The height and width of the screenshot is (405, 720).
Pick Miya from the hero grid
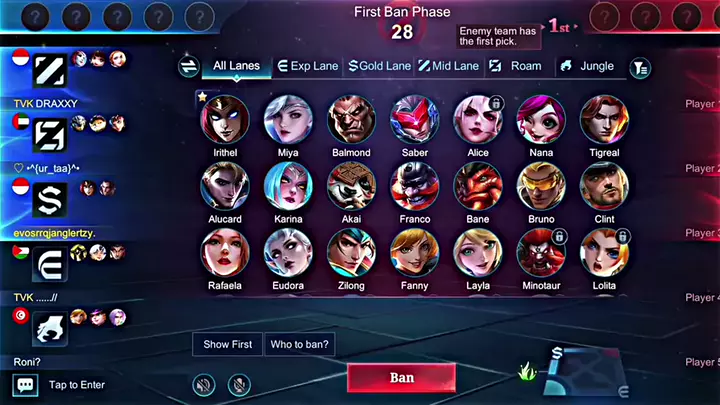[x=288, y=120]
